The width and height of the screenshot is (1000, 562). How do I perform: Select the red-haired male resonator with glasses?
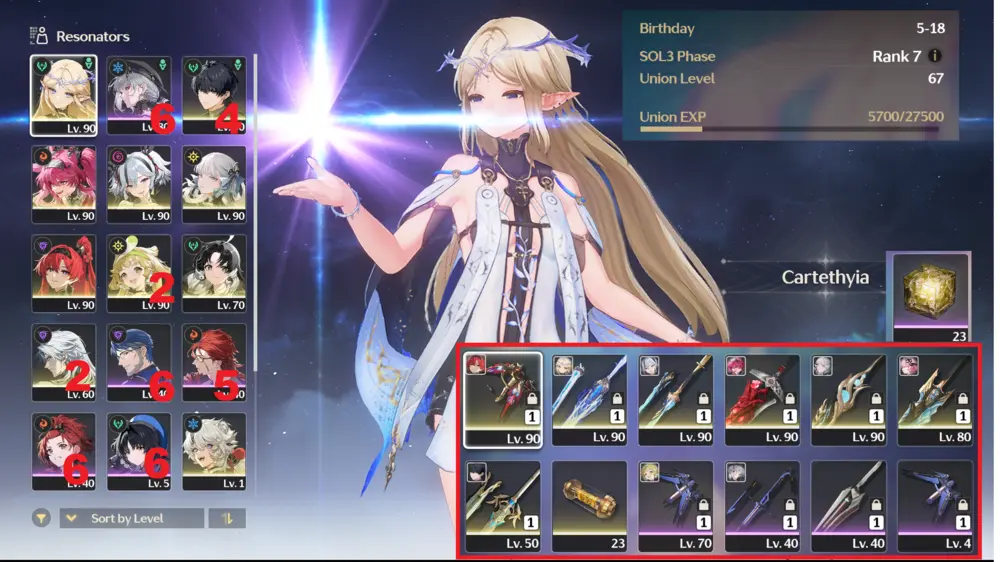(x=214, y=362)
